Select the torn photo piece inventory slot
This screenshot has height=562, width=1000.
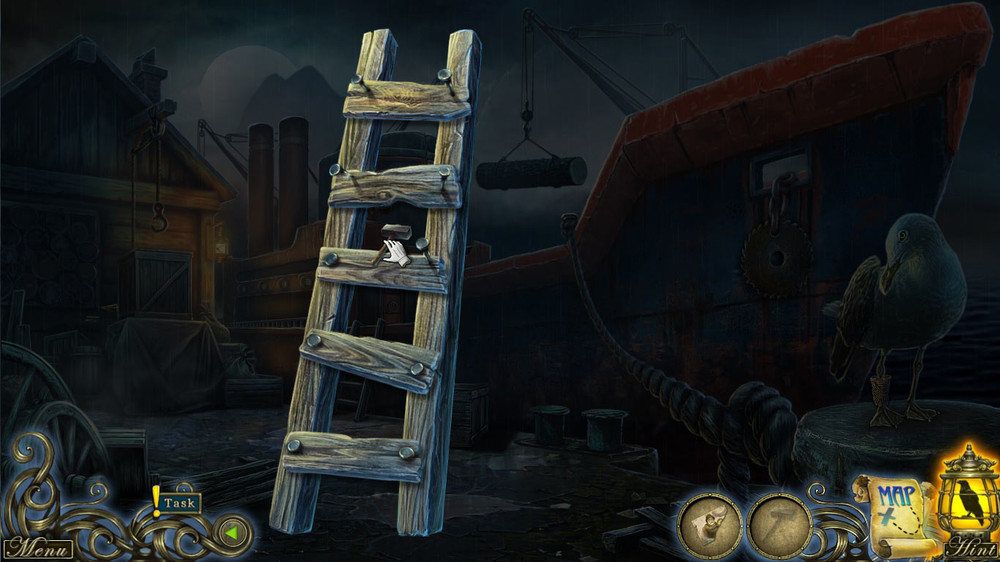710,524
